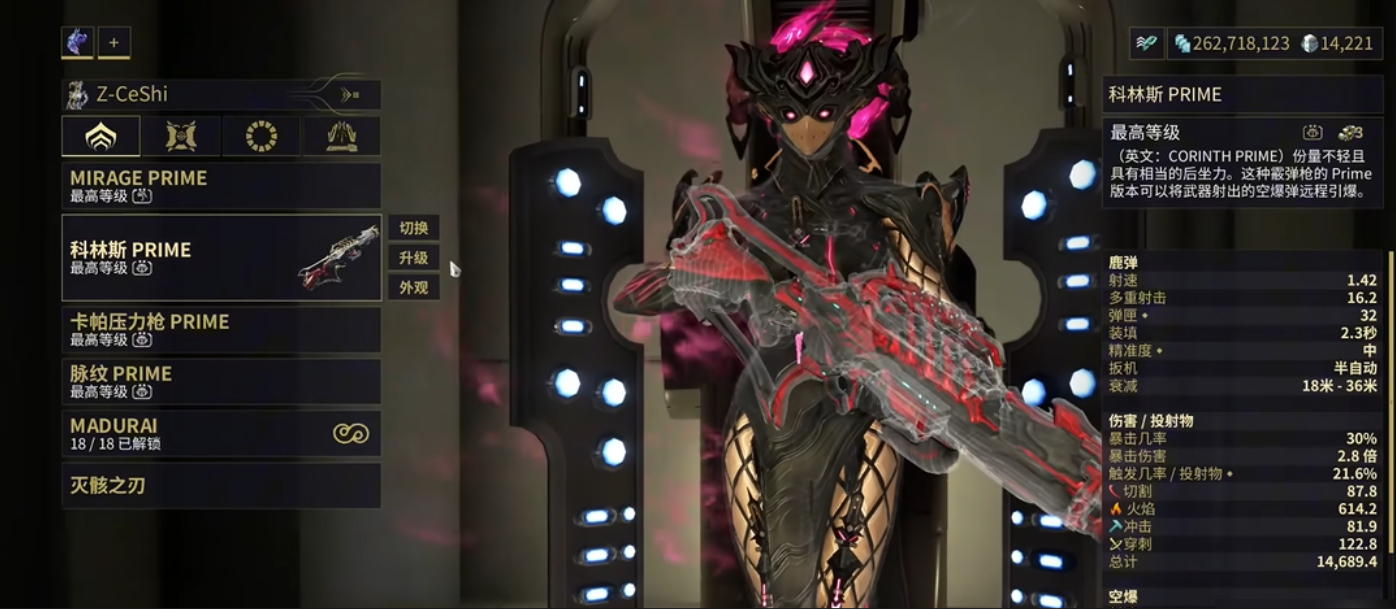Screen dimensions: 1396x609
Task: Open the MADURAI focus school entry
Action: [x=220, y=433]
